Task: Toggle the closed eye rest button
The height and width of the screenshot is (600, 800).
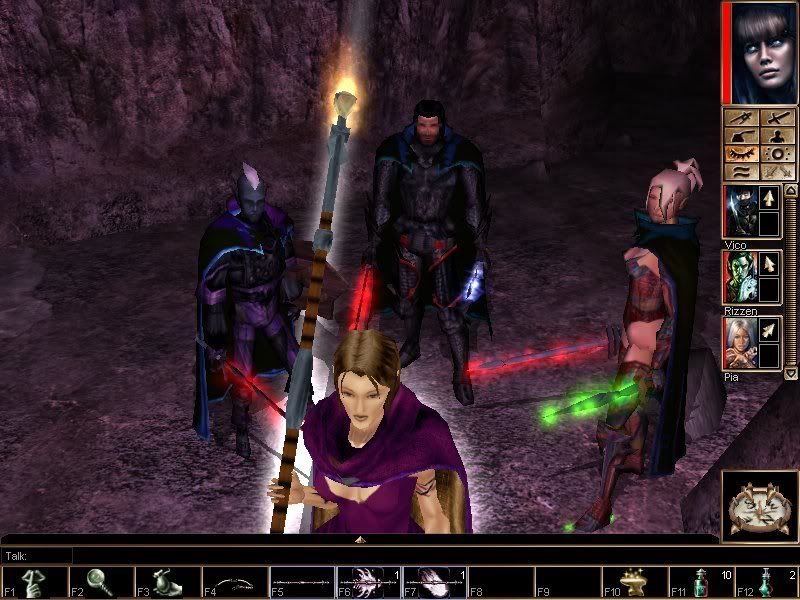Action: [x=741, y=154]
